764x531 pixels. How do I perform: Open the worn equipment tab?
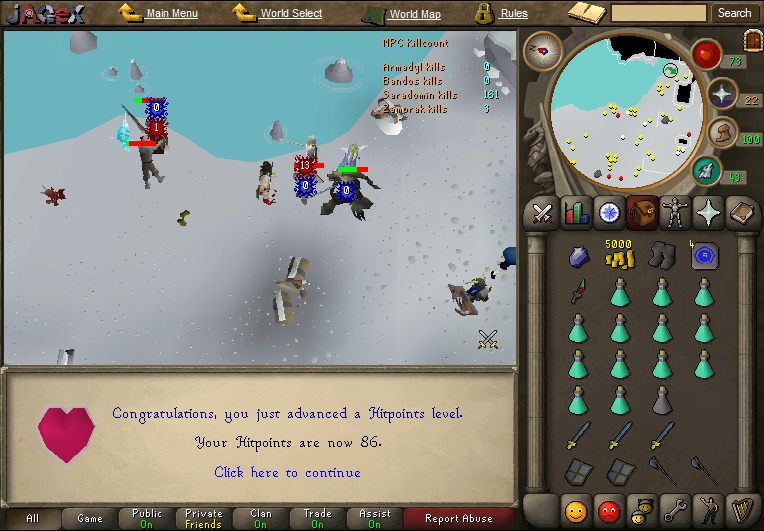675,212
